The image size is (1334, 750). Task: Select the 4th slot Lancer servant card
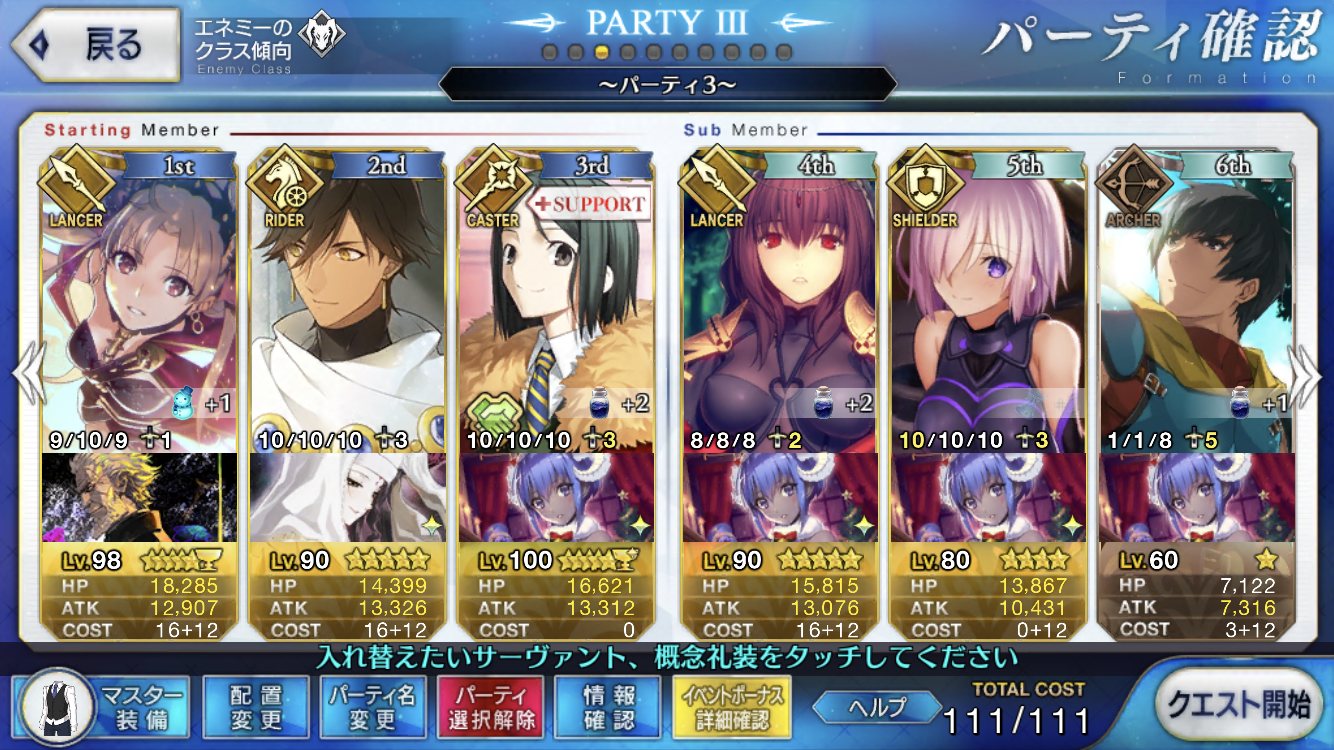(780, 300)
